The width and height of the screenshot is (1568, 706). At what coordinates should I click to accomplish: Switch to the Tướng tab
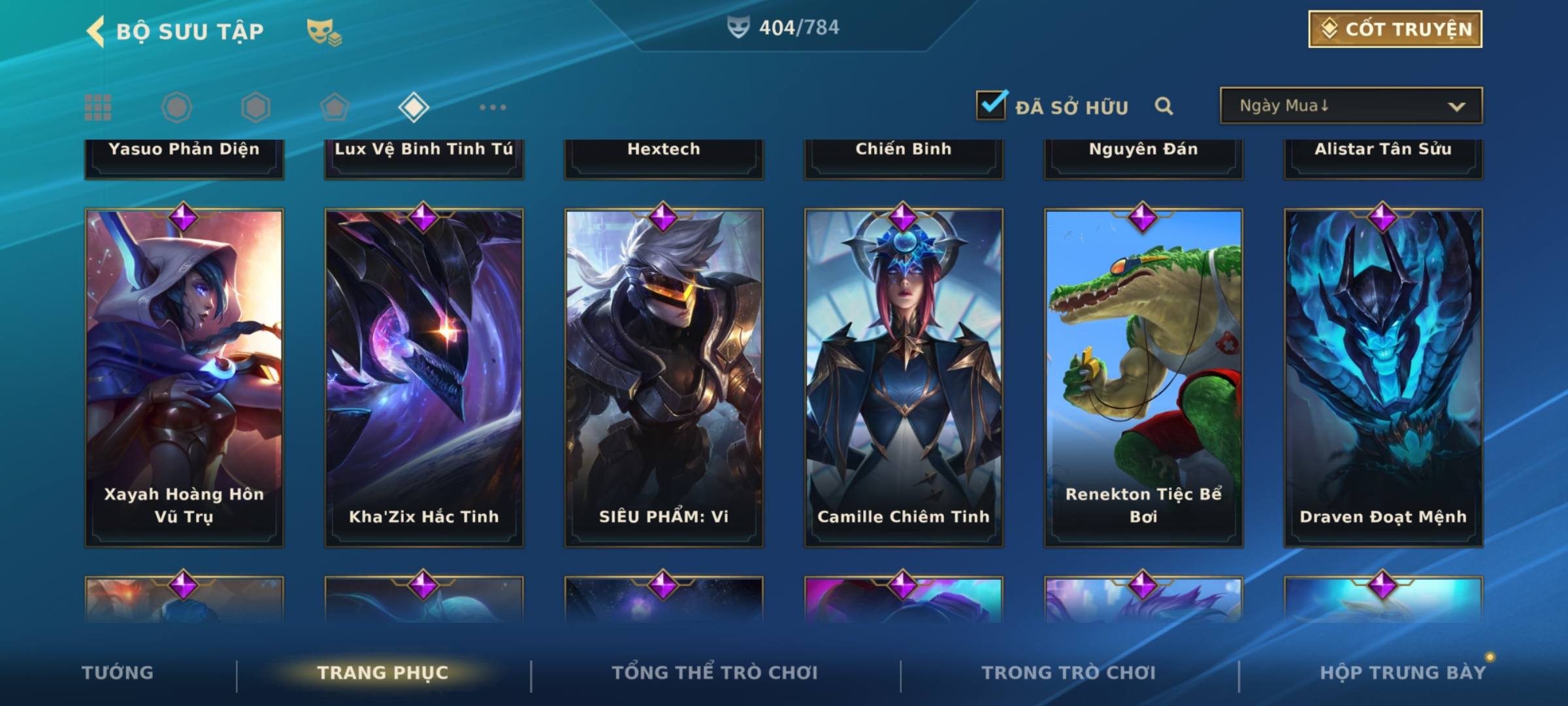(x=118, y=673)
